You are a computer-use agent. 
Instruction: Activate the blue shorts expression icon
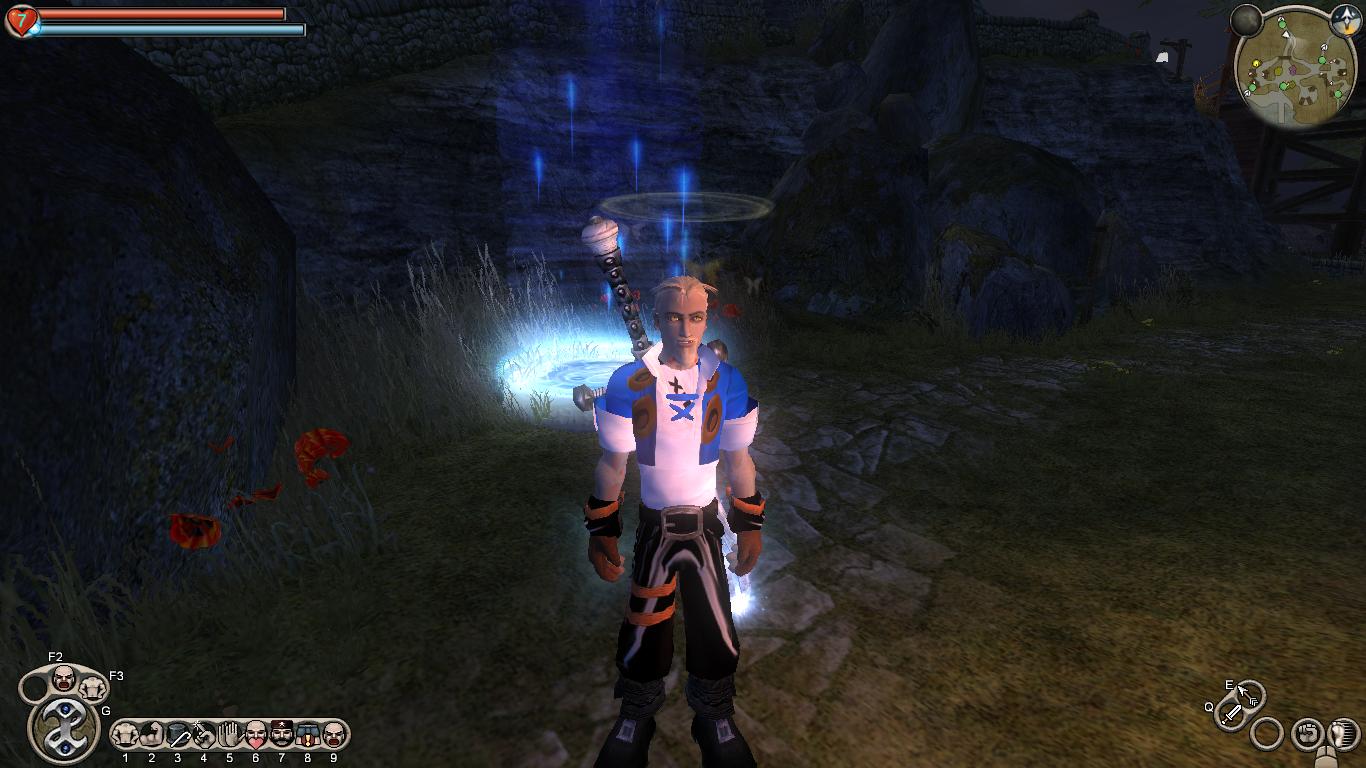(308, 735)
